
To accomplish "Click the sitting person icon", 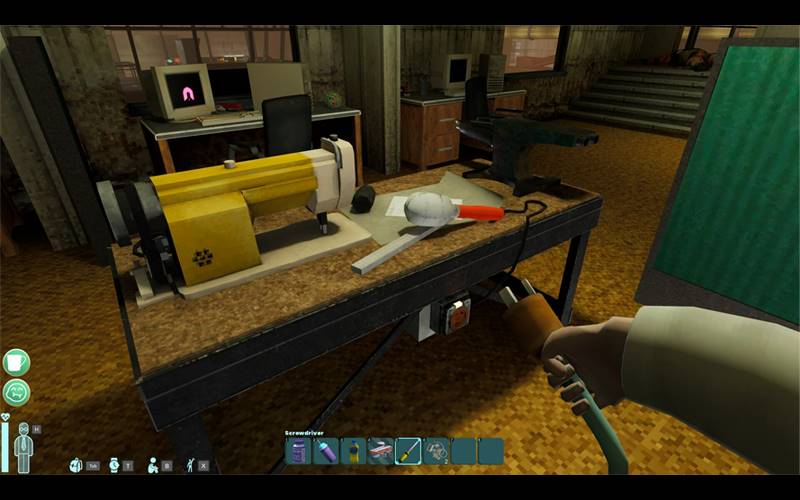I will (153, 465).
